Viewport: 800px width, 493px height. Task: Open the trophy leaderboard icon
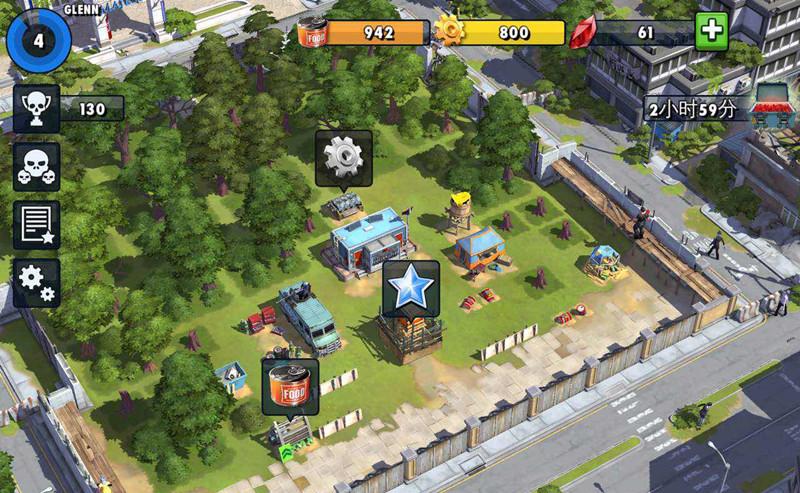click(36, 108)
